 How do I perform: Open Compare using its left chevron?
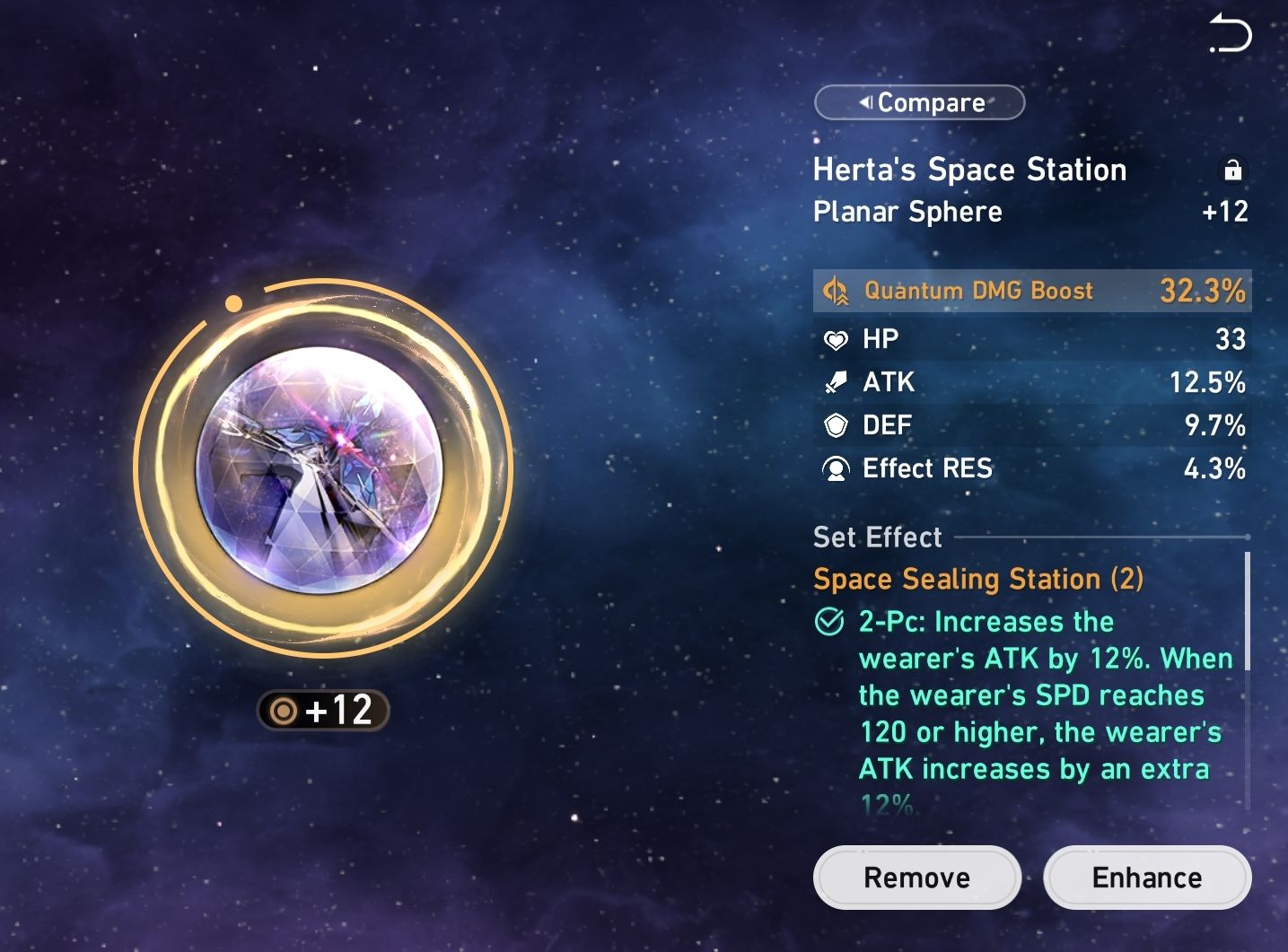[x=864, y=101]
